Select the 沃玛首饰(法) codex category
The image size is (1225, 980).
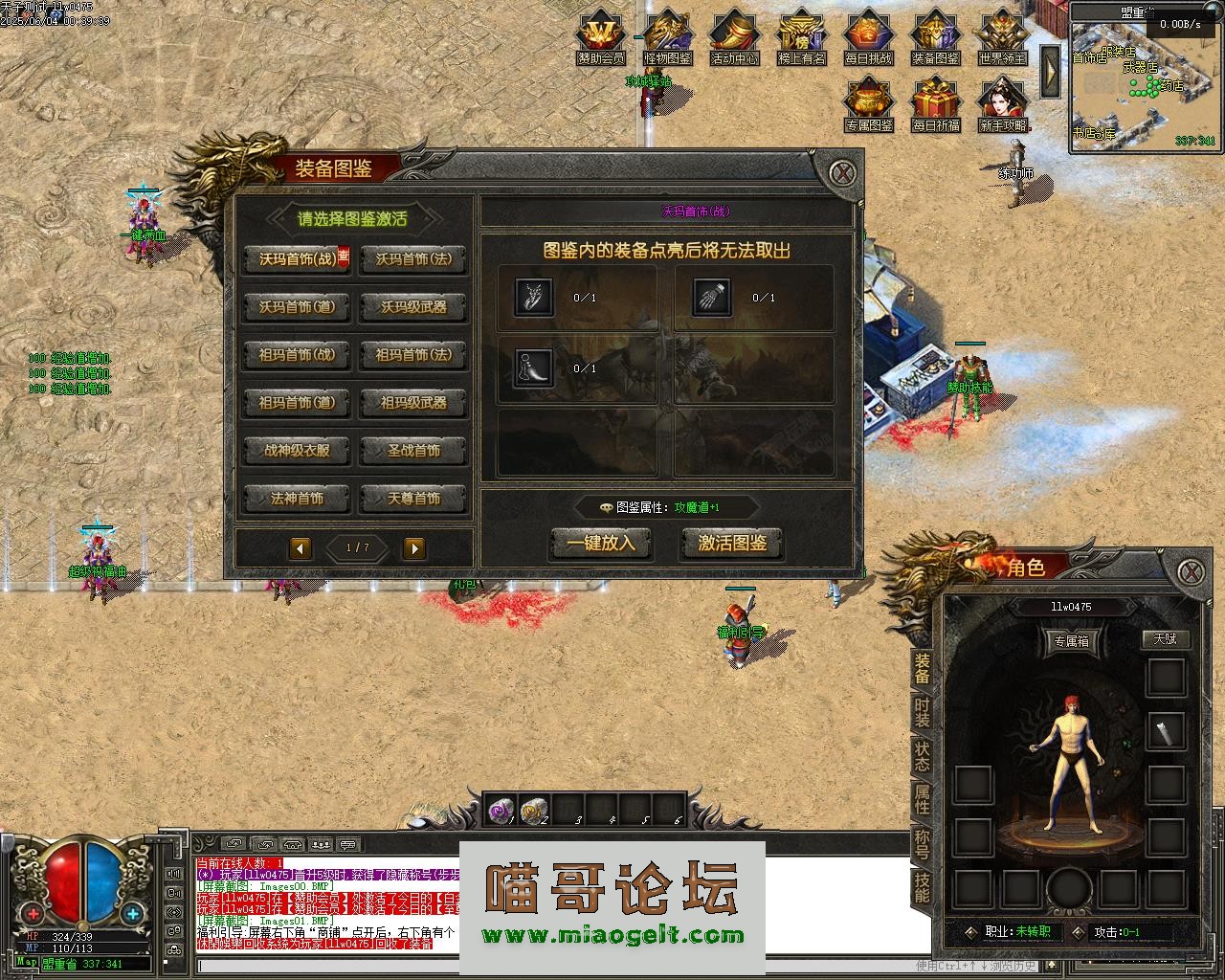click(413, 259)
